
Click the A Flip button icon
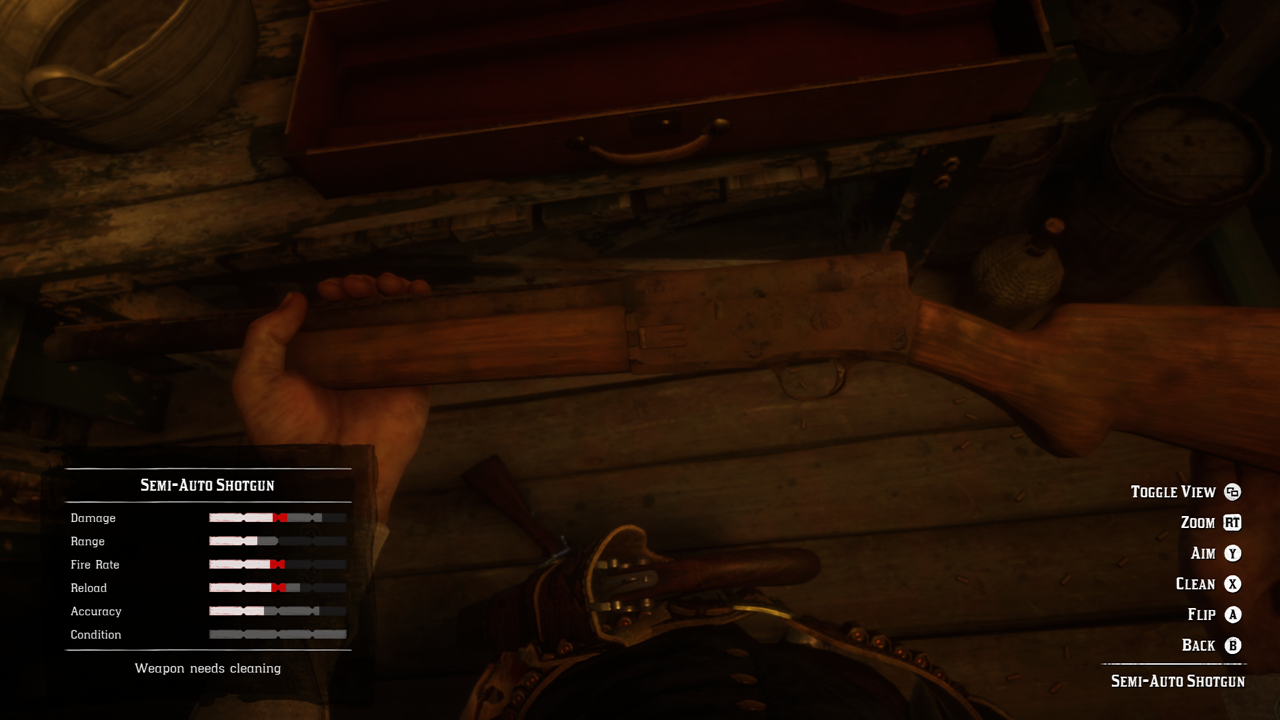[1232, 614]
